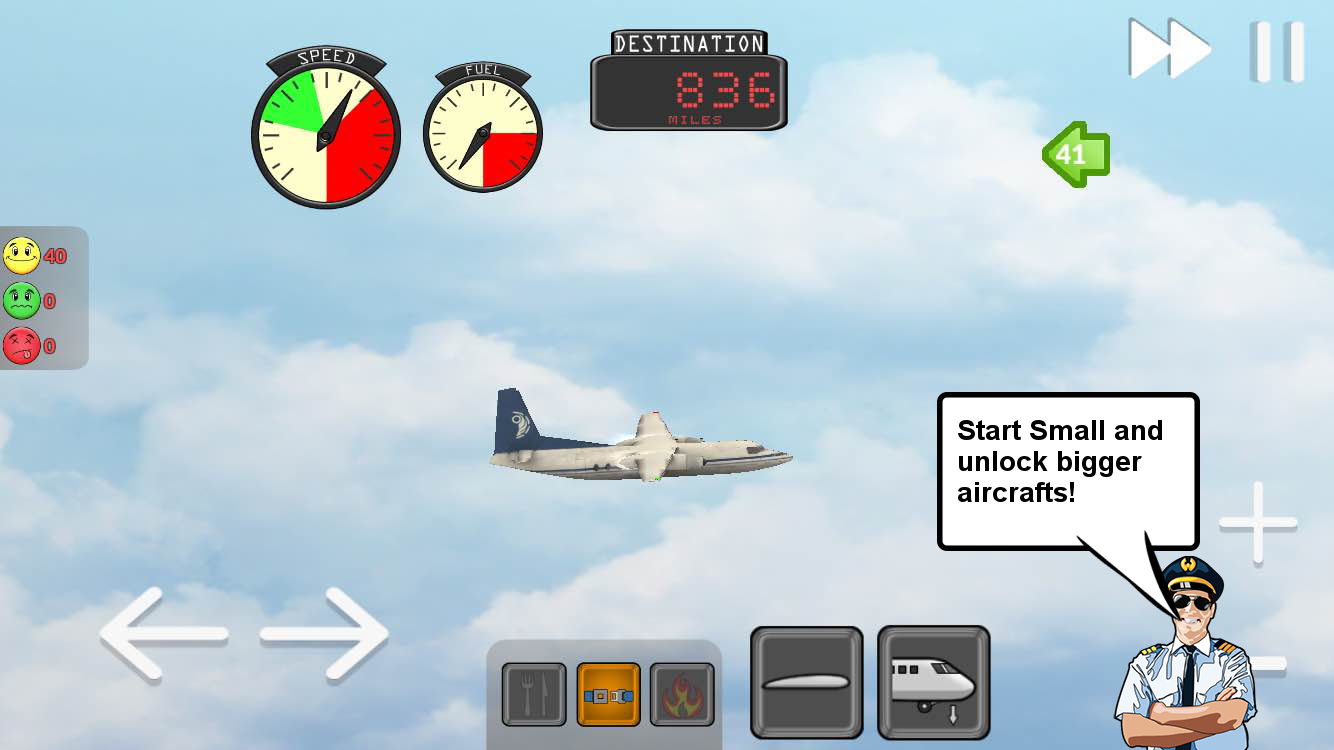
Task: Click the sick green passenger face
Action: [22, 299]
